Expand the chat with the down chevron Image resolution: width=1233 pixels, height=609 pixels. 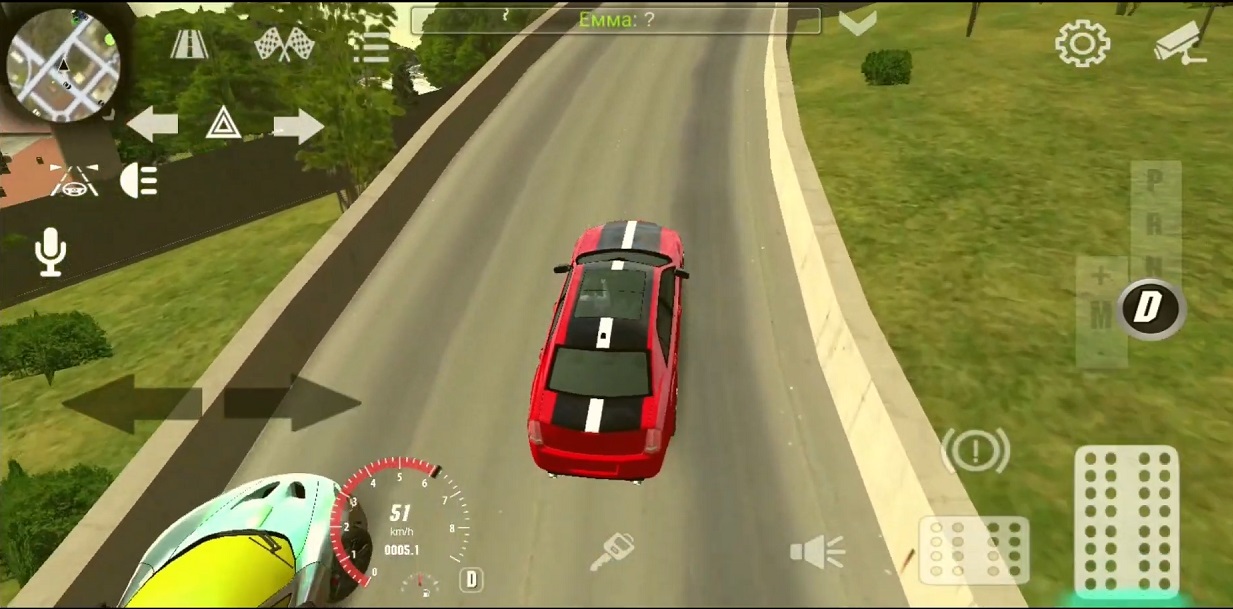coord(857,22)
